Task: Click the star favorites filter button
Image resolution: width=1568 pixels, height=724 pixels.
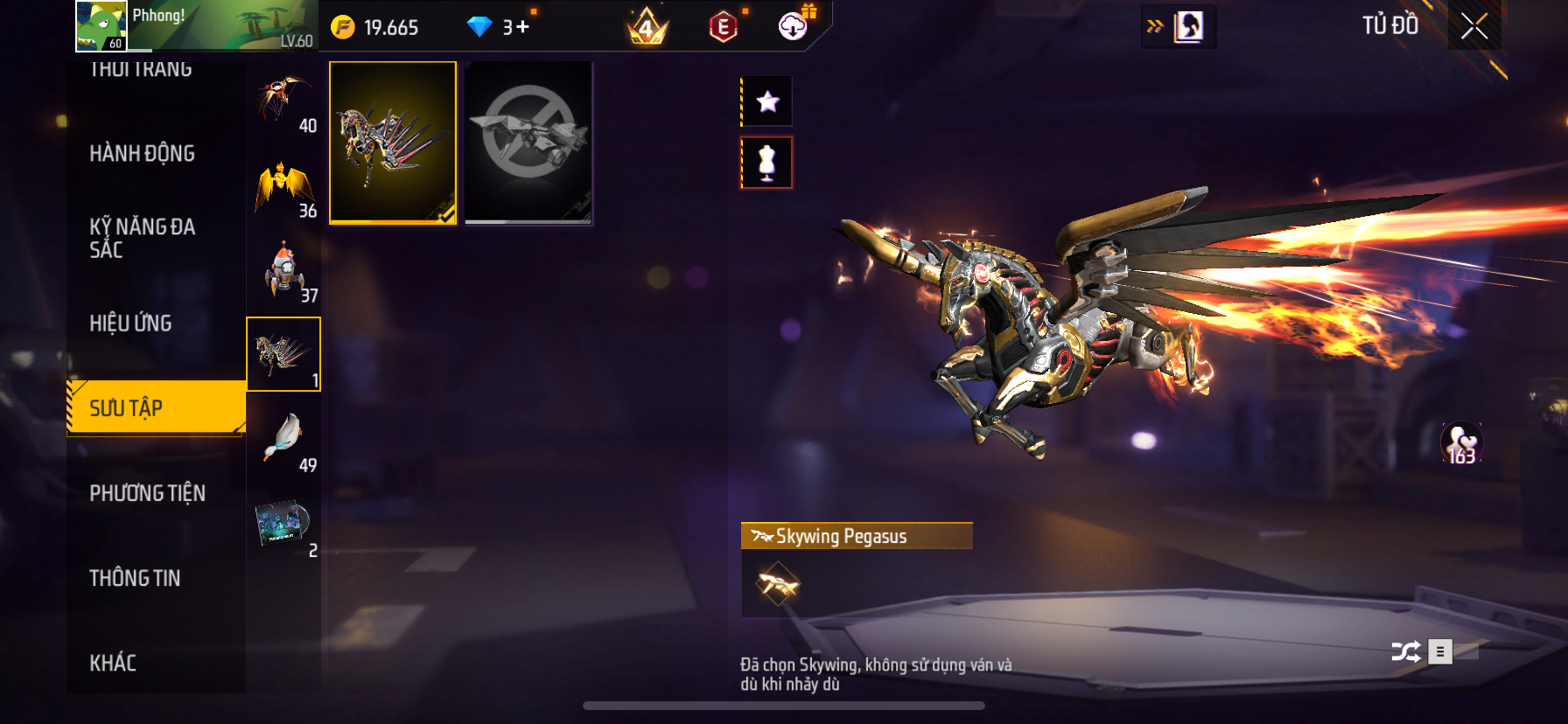Action: point(767,101)
